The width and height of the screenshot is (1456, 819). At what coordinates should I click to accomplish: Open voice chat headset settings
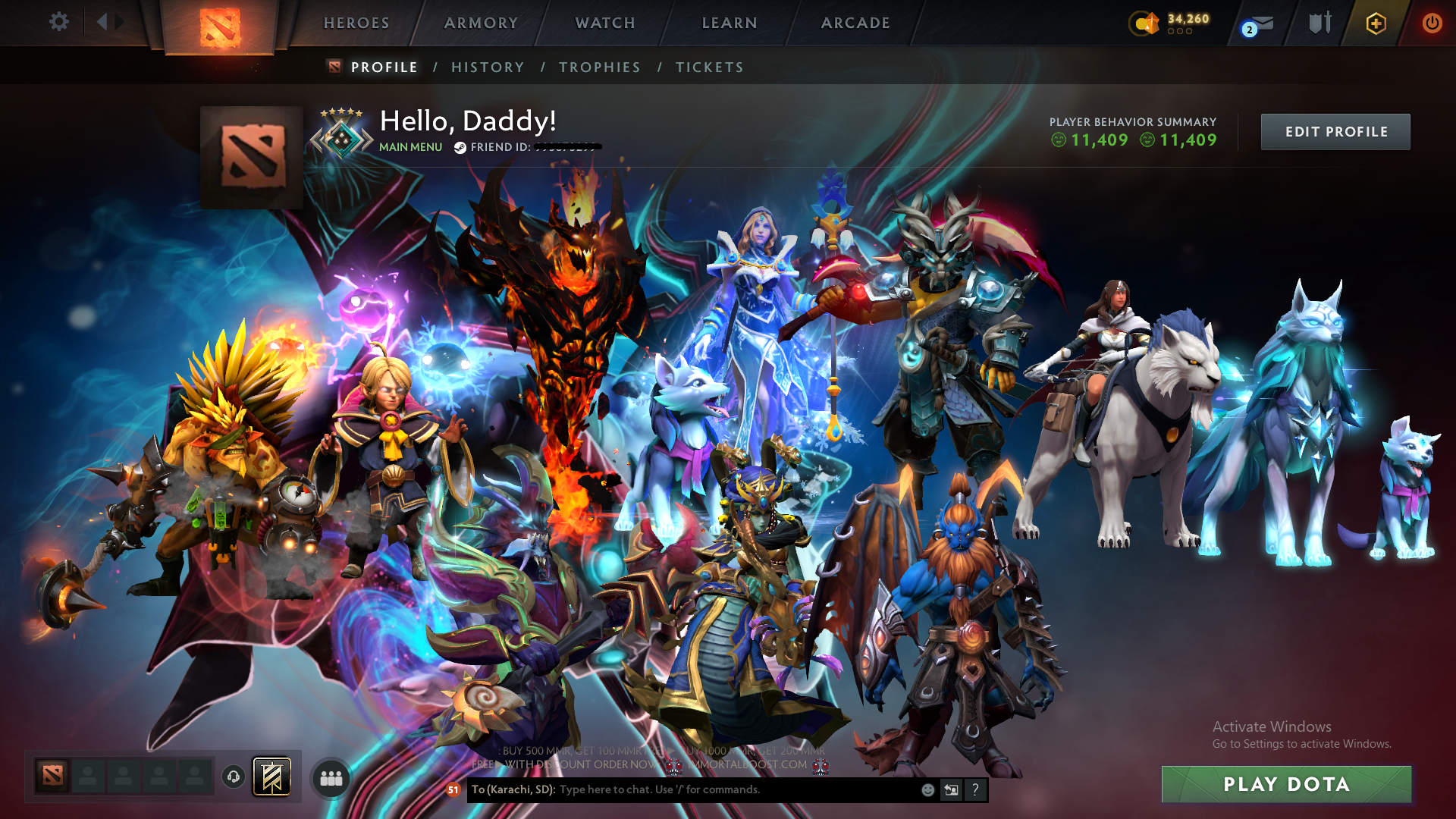(232, 778)
